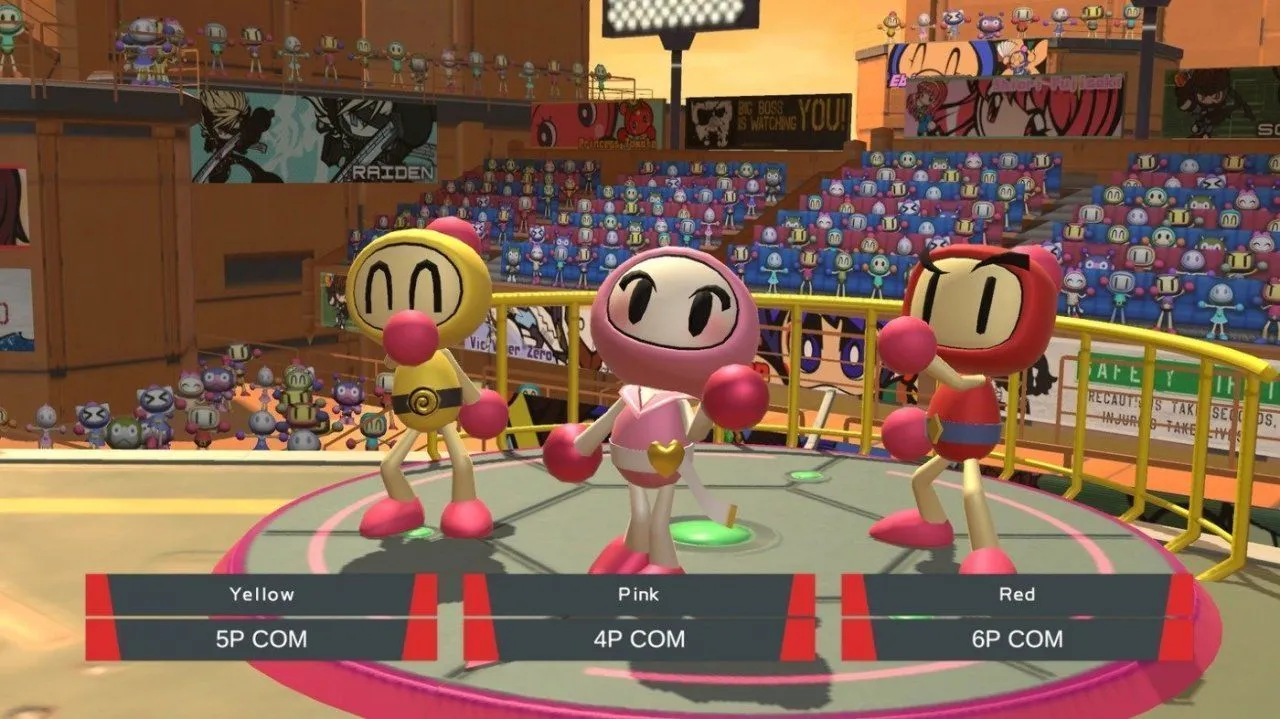Image resolution: width=1280 pixels, height=719 pixels.
Task: Select the Yellow 5P COM player panel
Action: [x=261, y=617]
